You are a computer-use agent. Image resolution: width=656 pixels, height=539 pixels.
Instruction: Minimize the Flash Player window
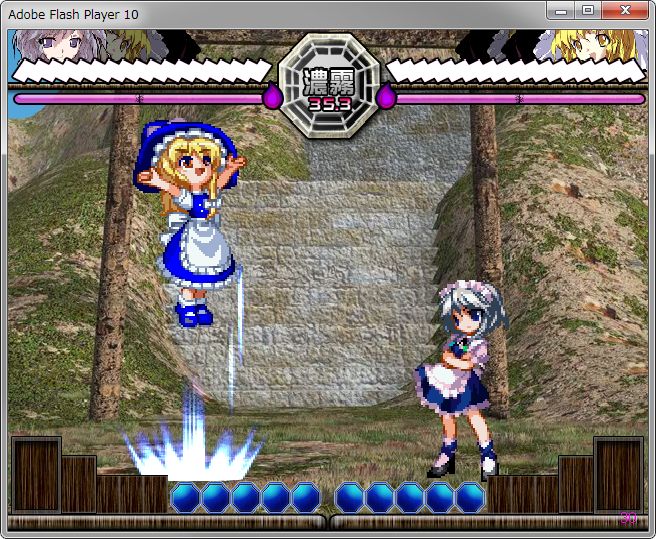[561, 10]
